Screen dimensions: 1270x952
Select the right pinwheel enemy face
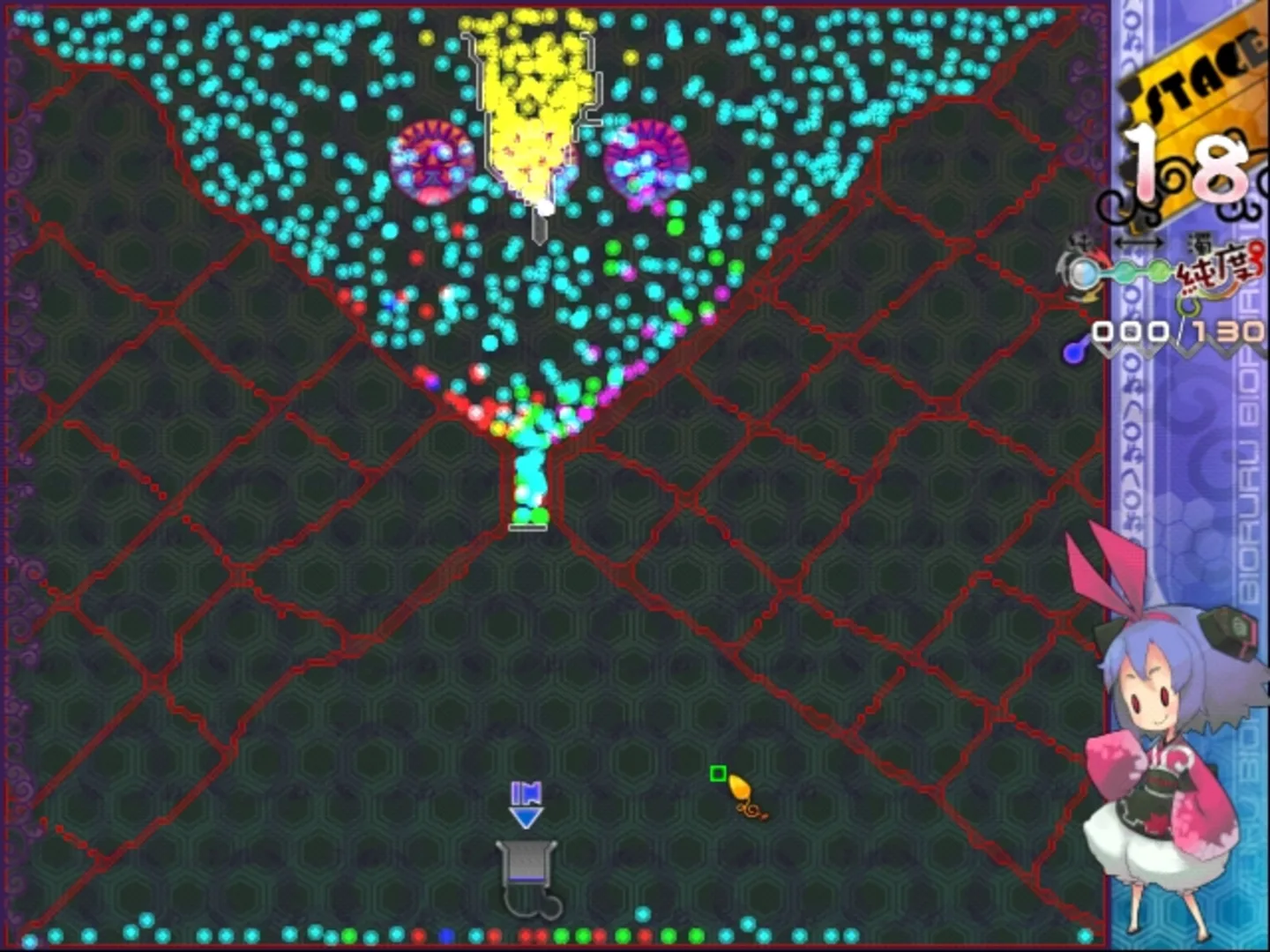point(646,163)
